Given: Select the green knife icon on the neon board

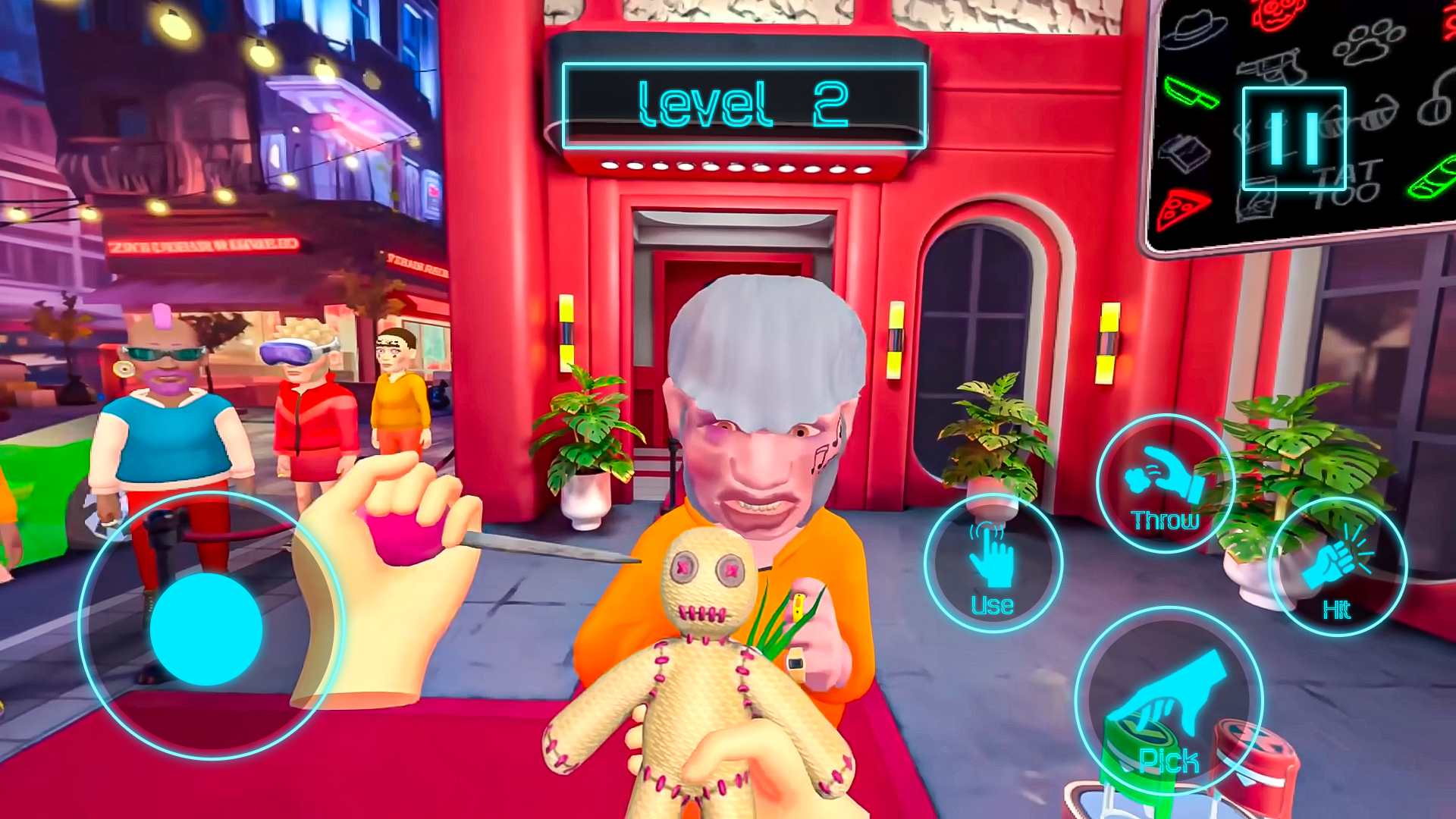Looking at the screenshot, I should [x=1192, y=94].
